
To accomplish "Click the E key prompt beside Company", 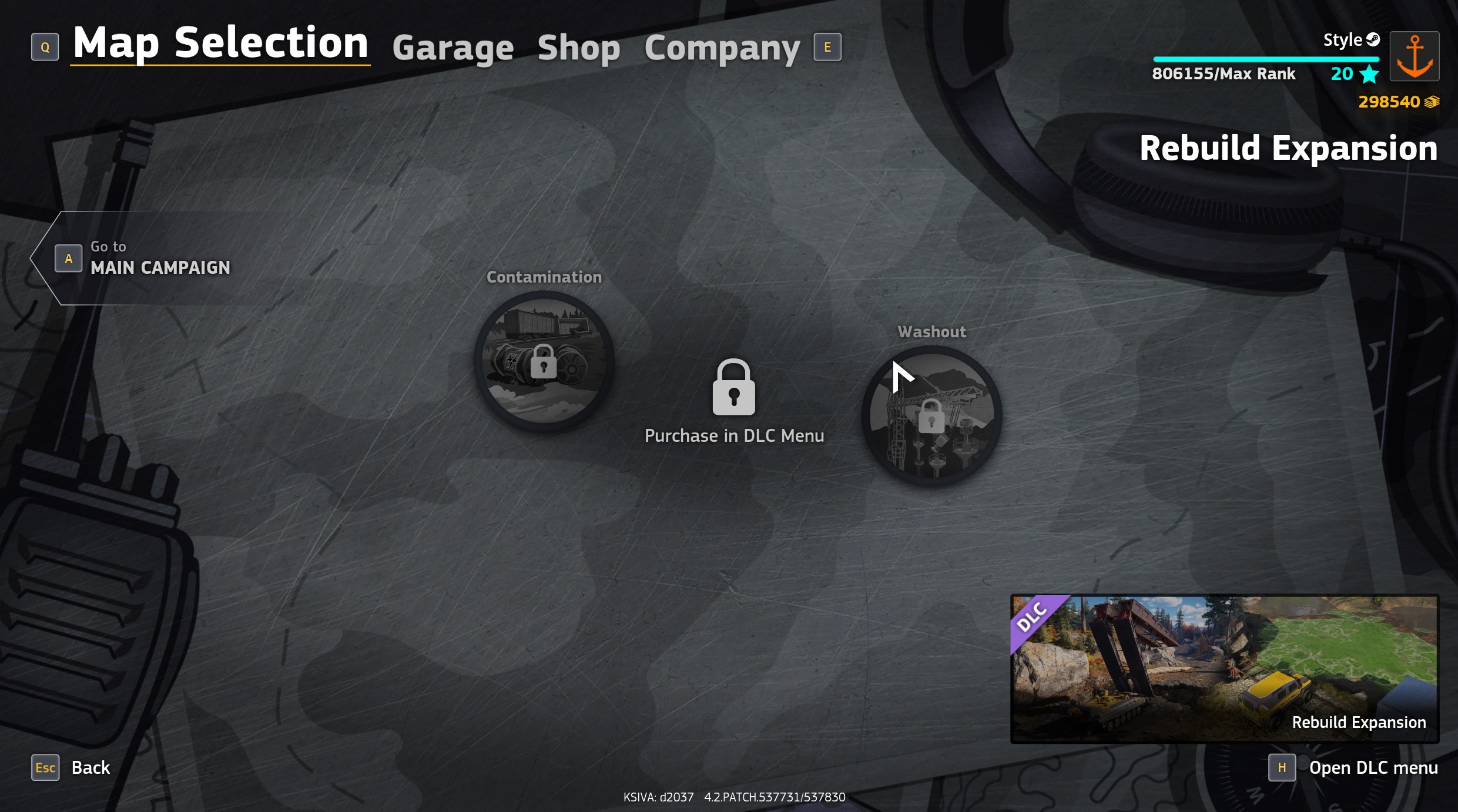I will pyautogui.click(x=827, y=47).
